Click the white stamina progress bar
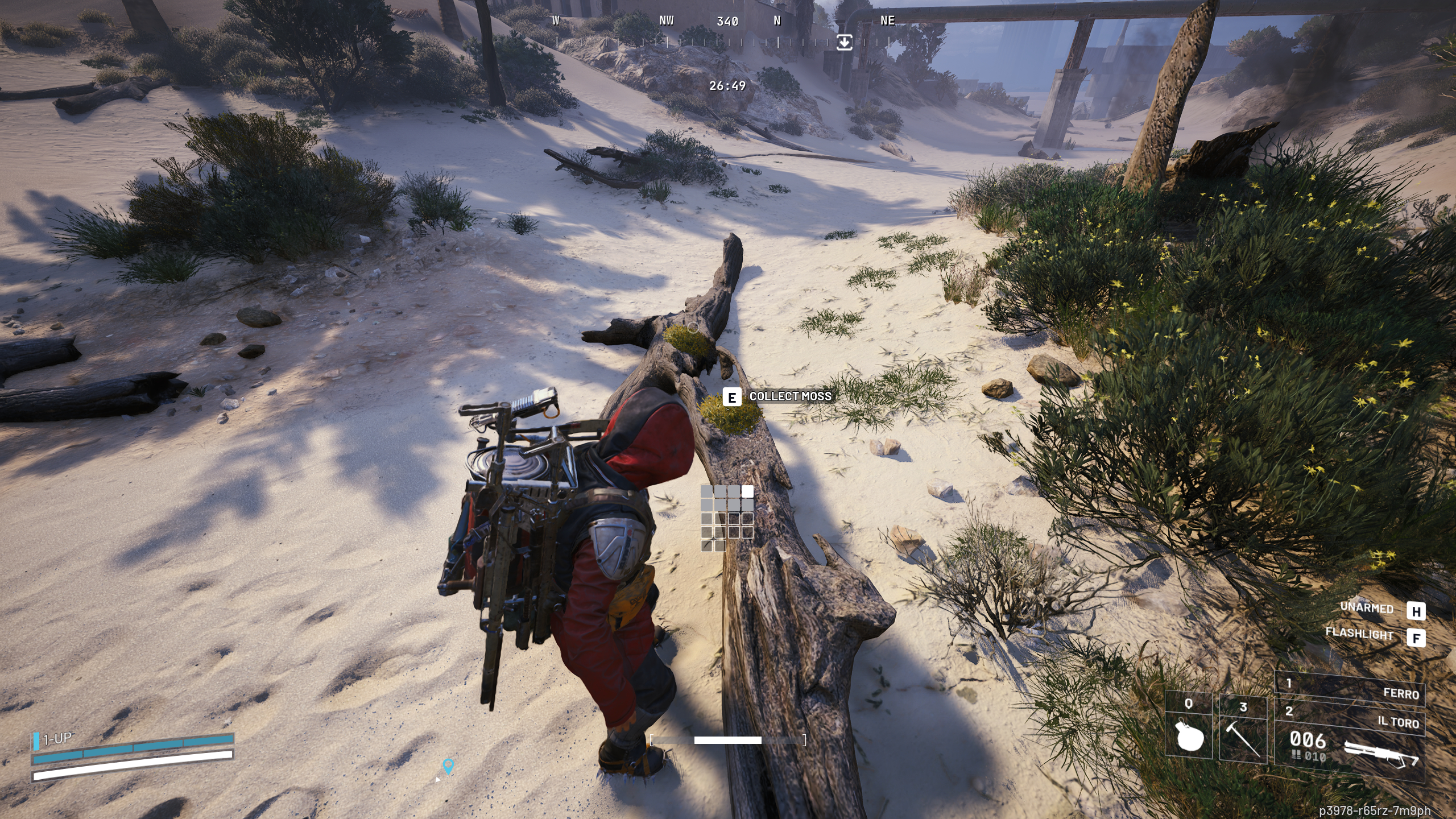 [728, 739]
